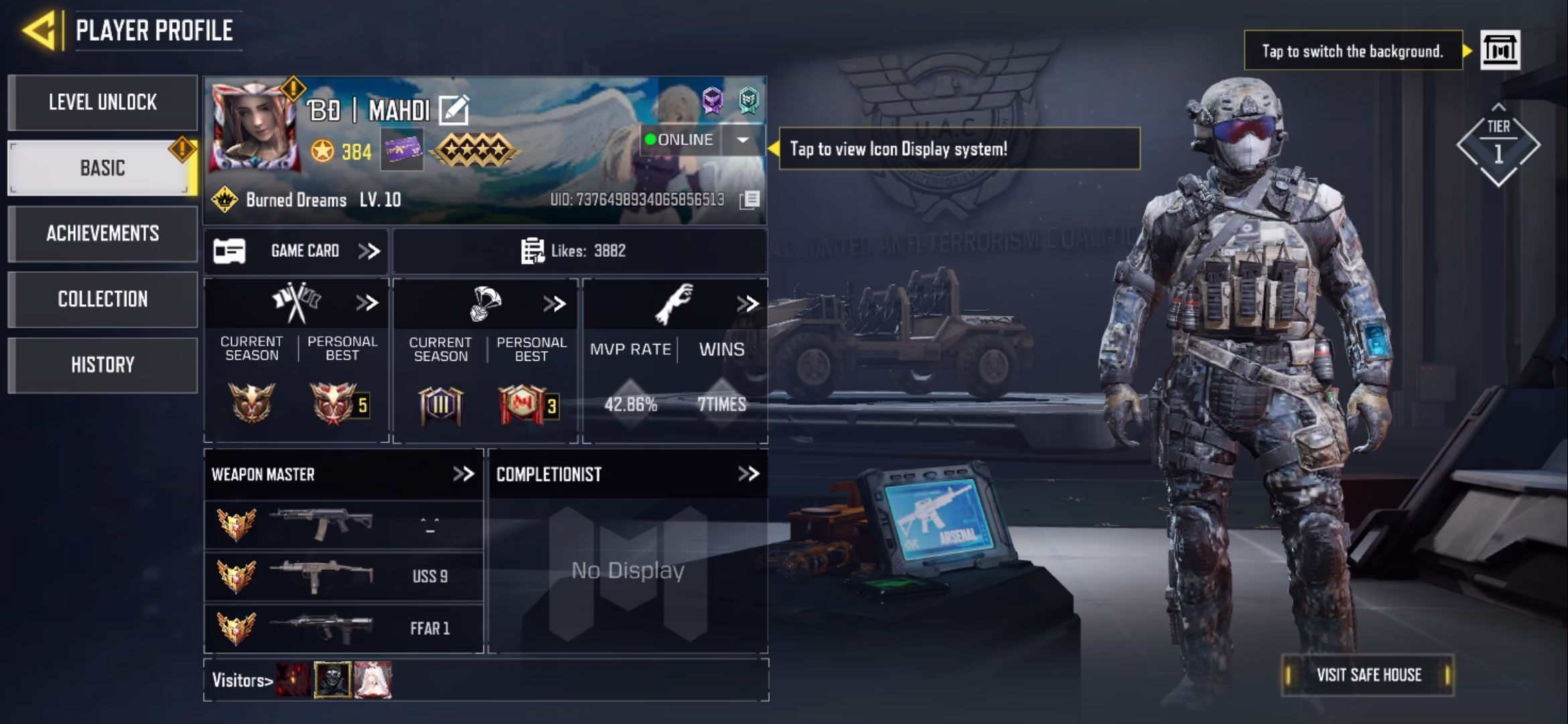Select the Basic profile tab
Image resolution: width=1568 pixels, height=724 pixels.
pos(103,168)
